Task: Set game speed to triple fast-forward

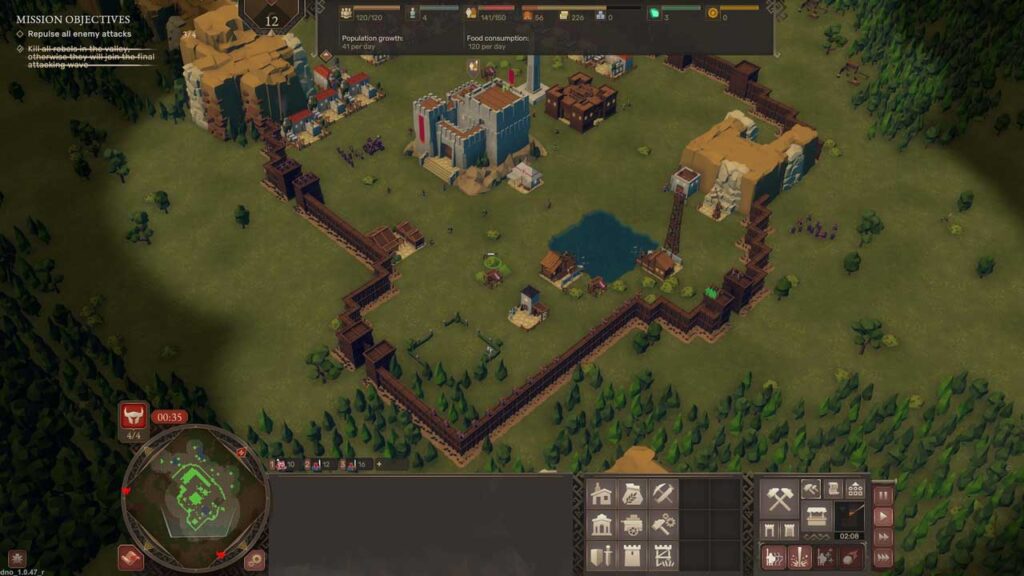Action: pos(883,559)
